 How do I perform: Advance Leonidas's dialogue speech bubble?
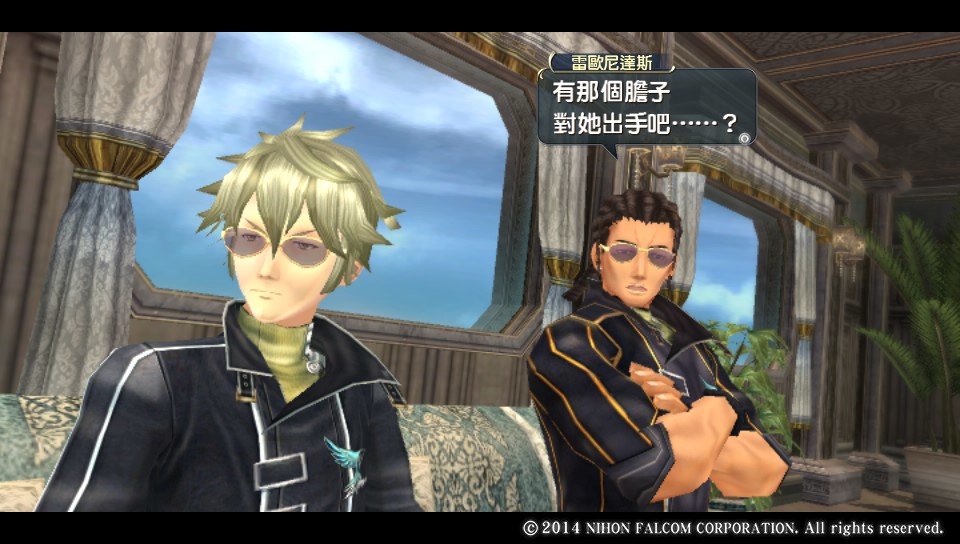point(743,138)
